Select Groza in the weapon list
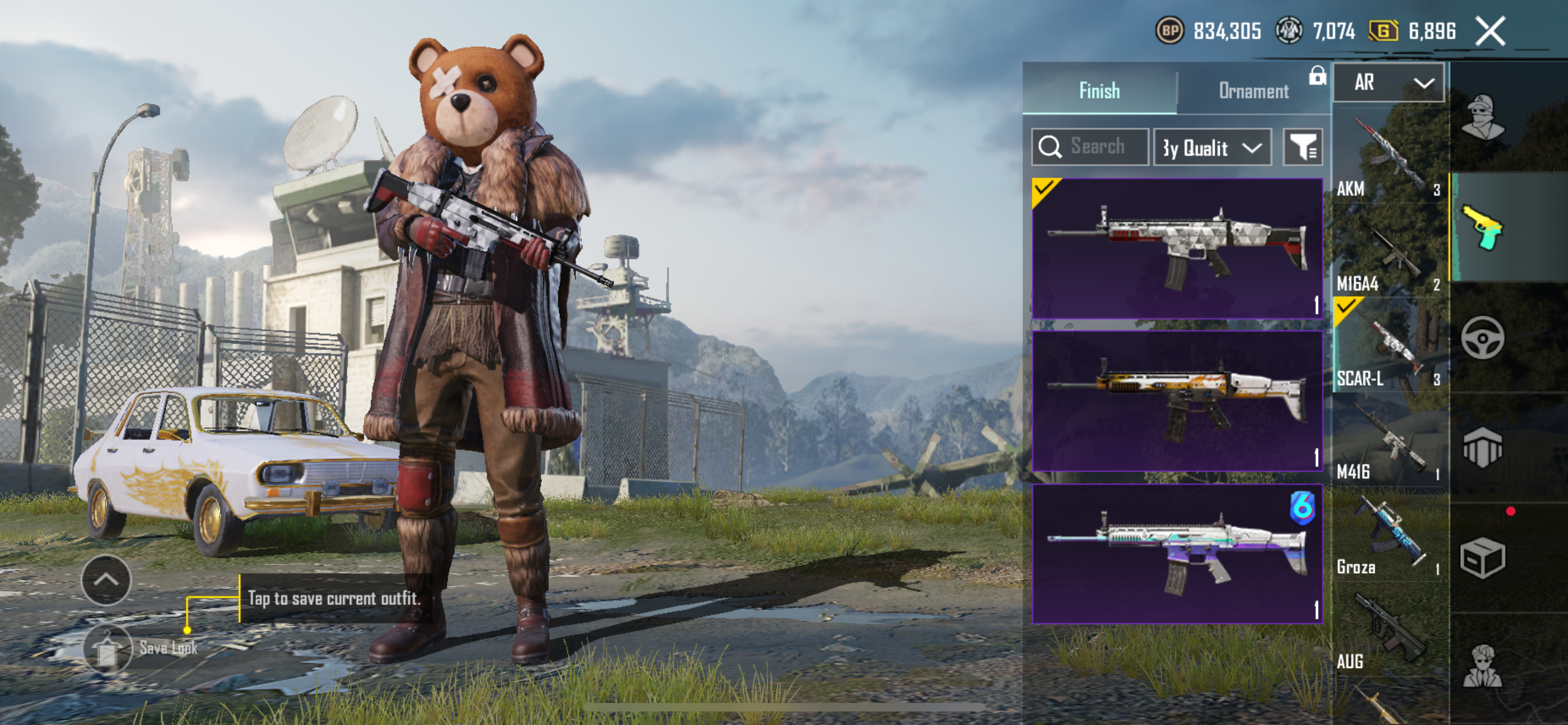The height and width of the screenshot is (725, 1568). tap(1389, 535)
